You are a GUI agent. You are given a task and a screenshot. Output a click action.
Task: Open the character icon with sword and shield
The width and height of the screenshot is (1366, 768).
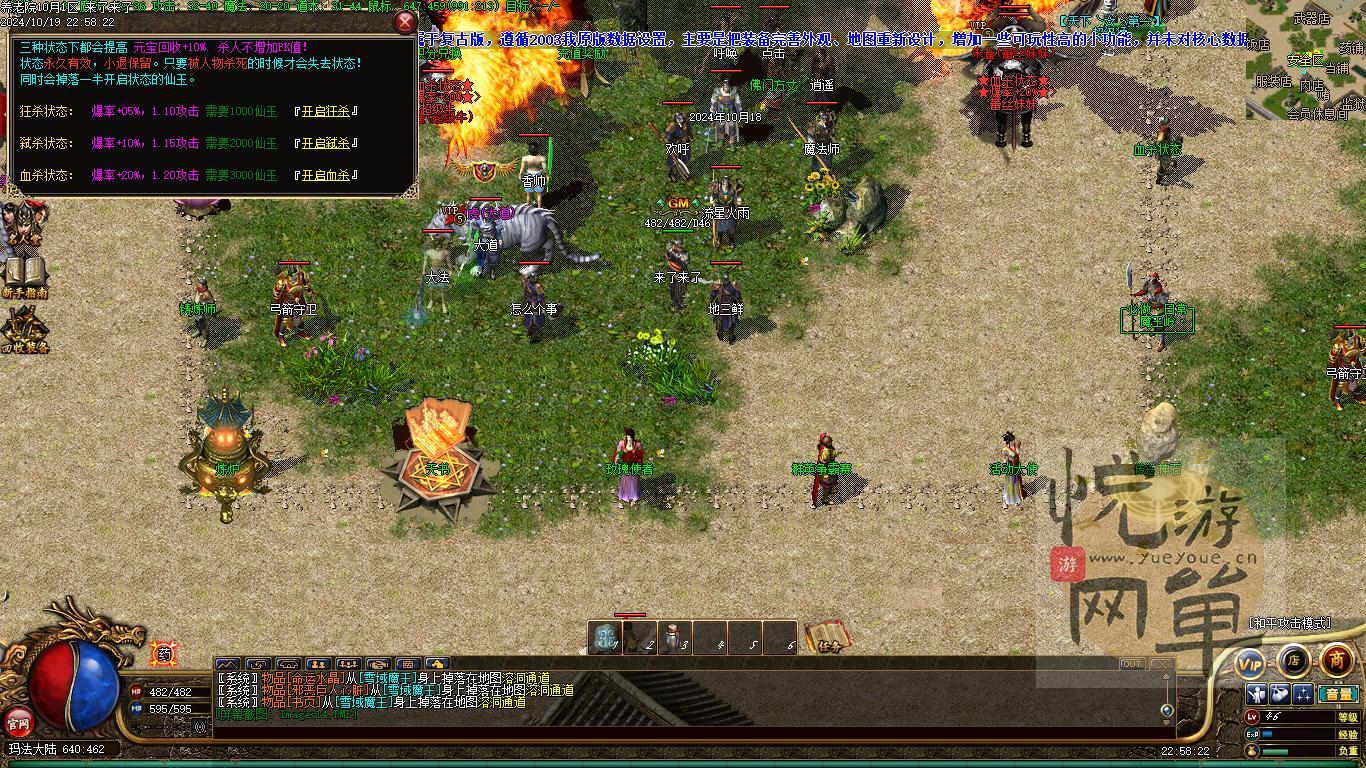pyautogui.click(x=1258, y=694)
